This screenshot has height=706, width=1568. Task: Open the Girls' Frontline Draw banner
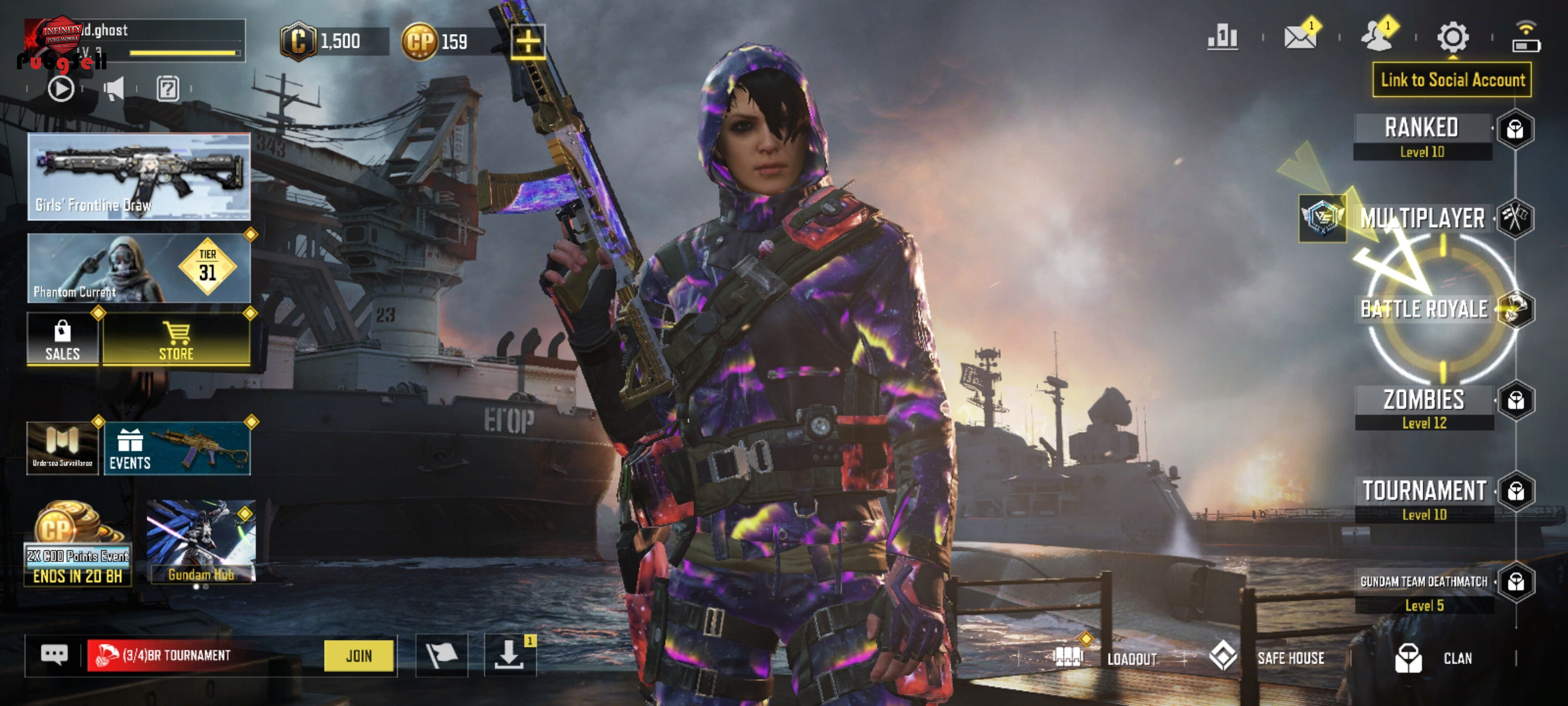(139, 176)
